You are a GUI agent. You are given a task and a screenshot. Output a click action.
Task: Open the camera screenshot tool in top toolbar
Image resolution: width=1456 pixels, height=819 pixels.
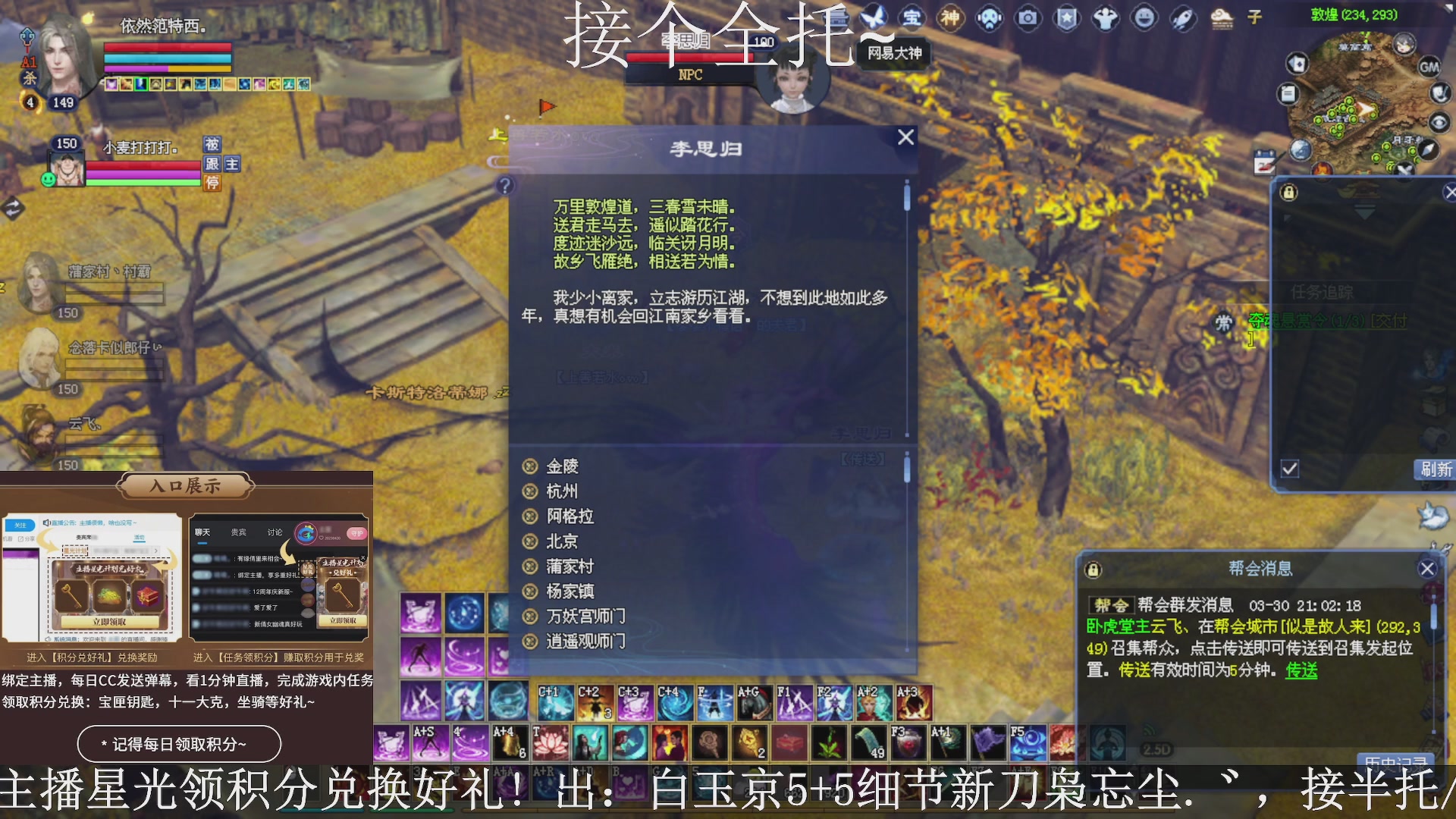pyautogui.click(x=1029, y=19)
